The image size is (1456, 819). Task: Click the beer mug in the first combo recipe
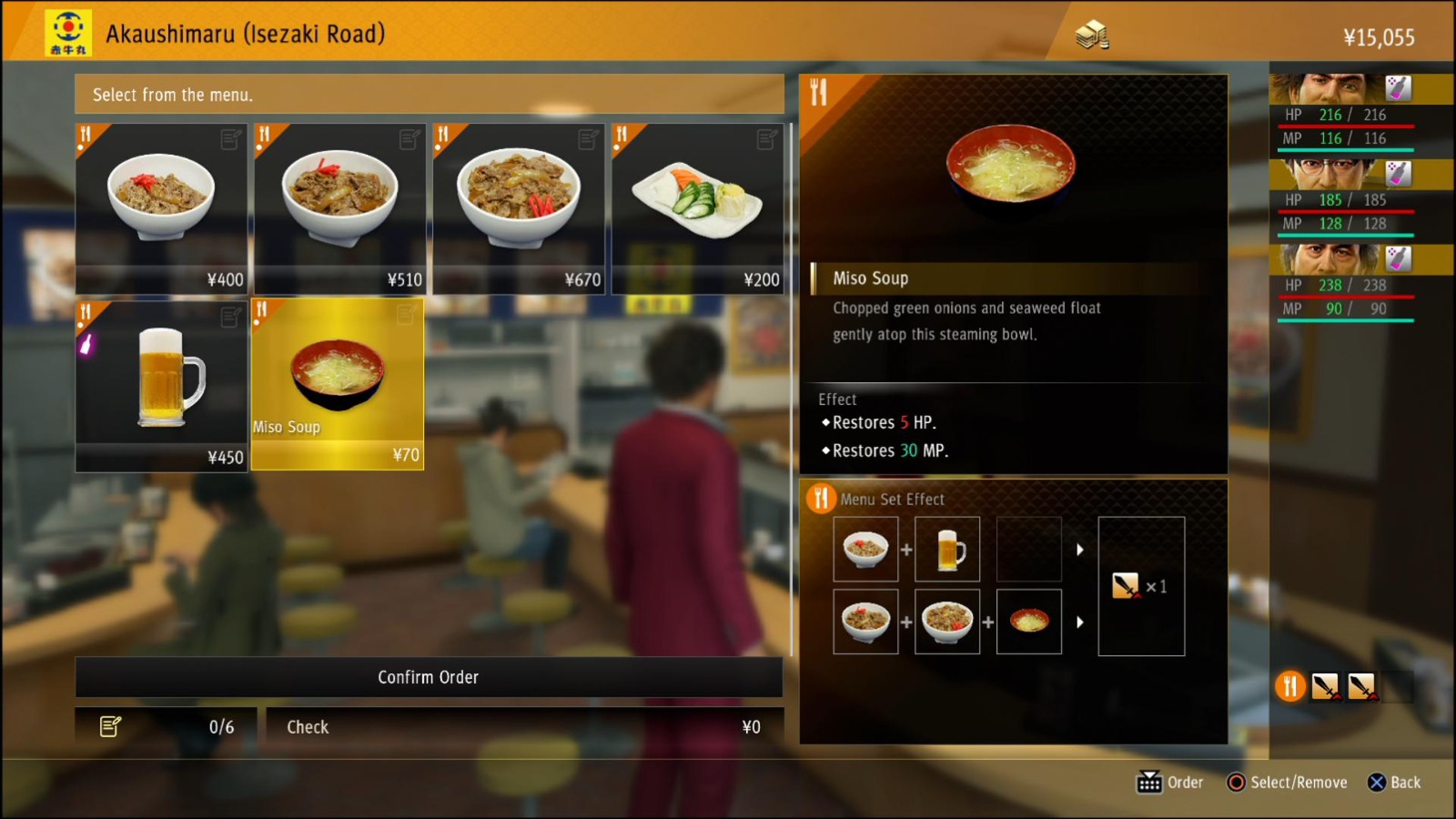click(947, 550)
